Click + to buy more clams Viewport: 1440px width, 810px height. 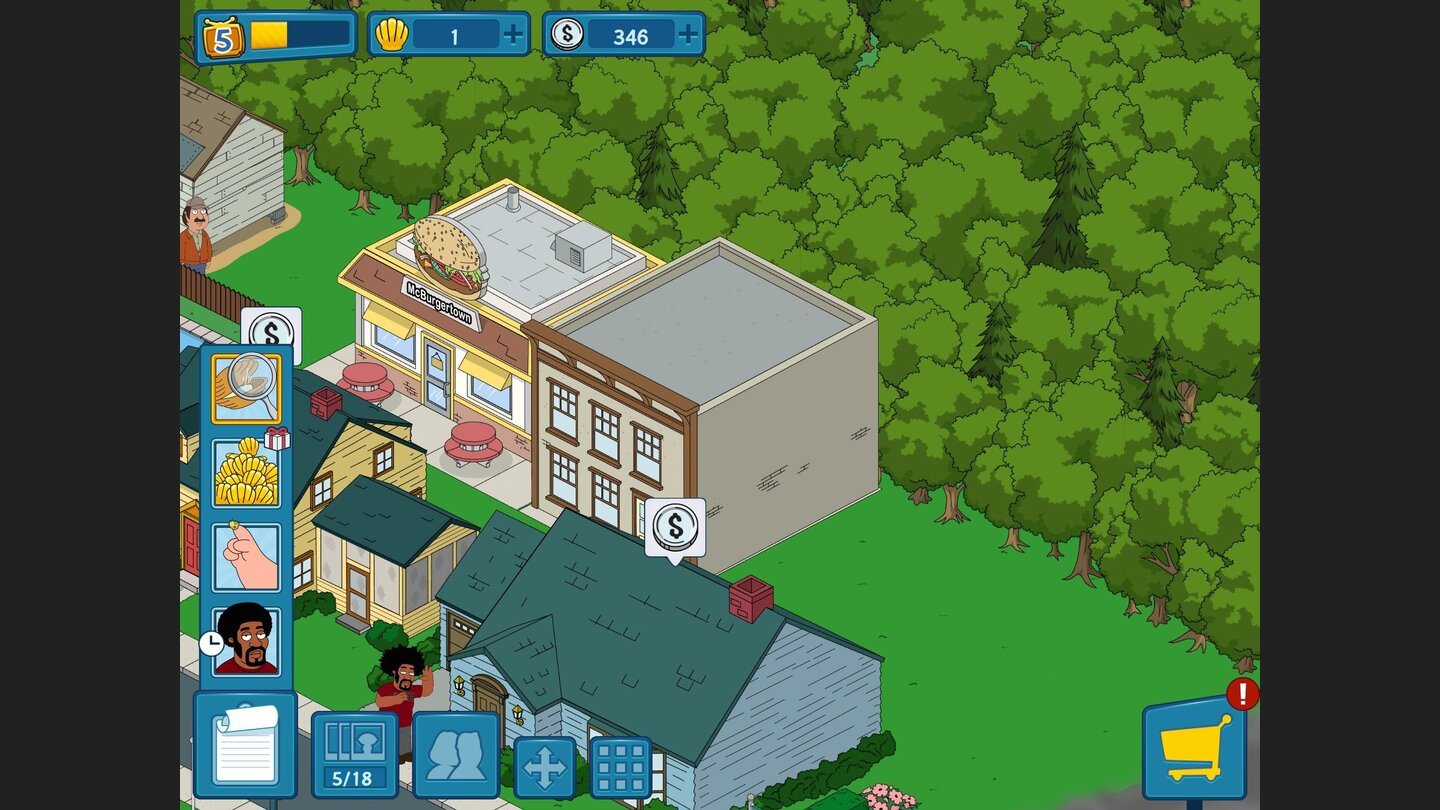513,33
